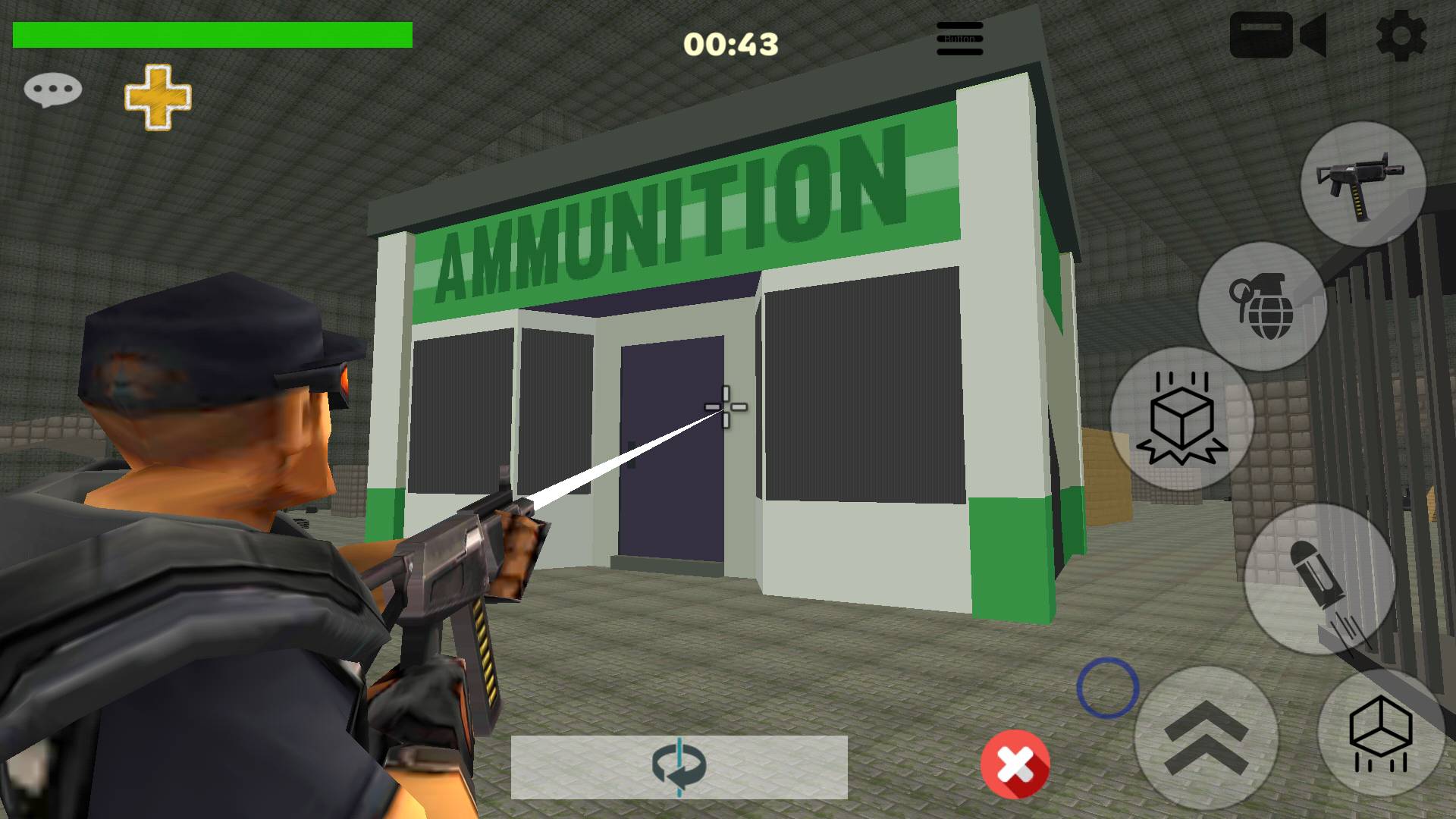The width and height of the screenshot is (1456, 819).
Task: Activate the falling crate drop button
Action: (1181, 419)
